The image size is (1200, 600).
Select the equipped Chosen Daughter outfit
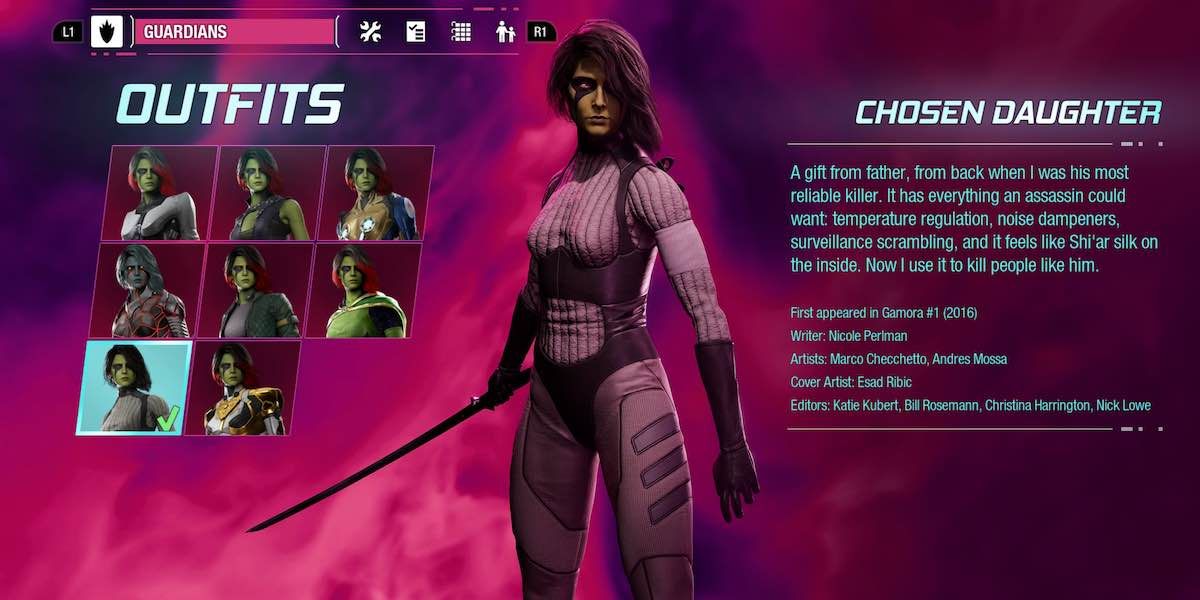133,387
